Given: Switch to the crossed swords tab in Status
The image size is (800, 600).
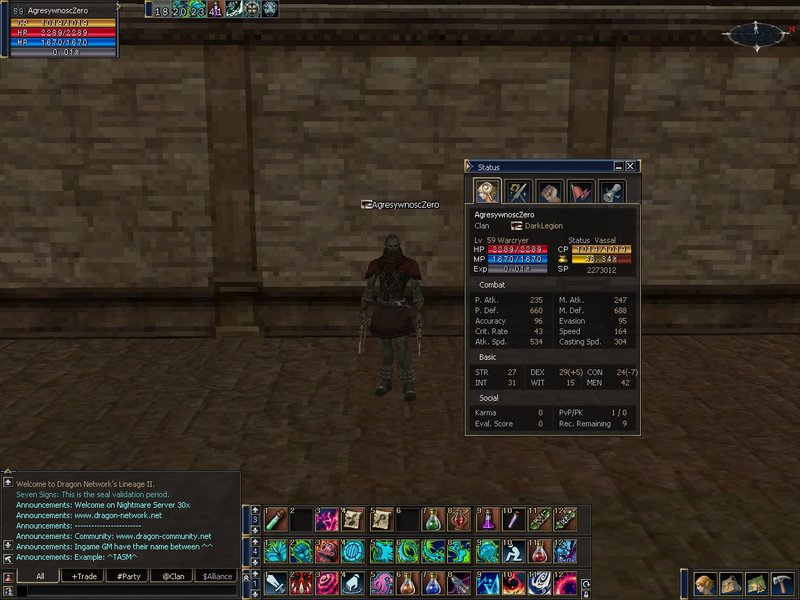Looking at the screenshot, I should [x=517, y=191].
